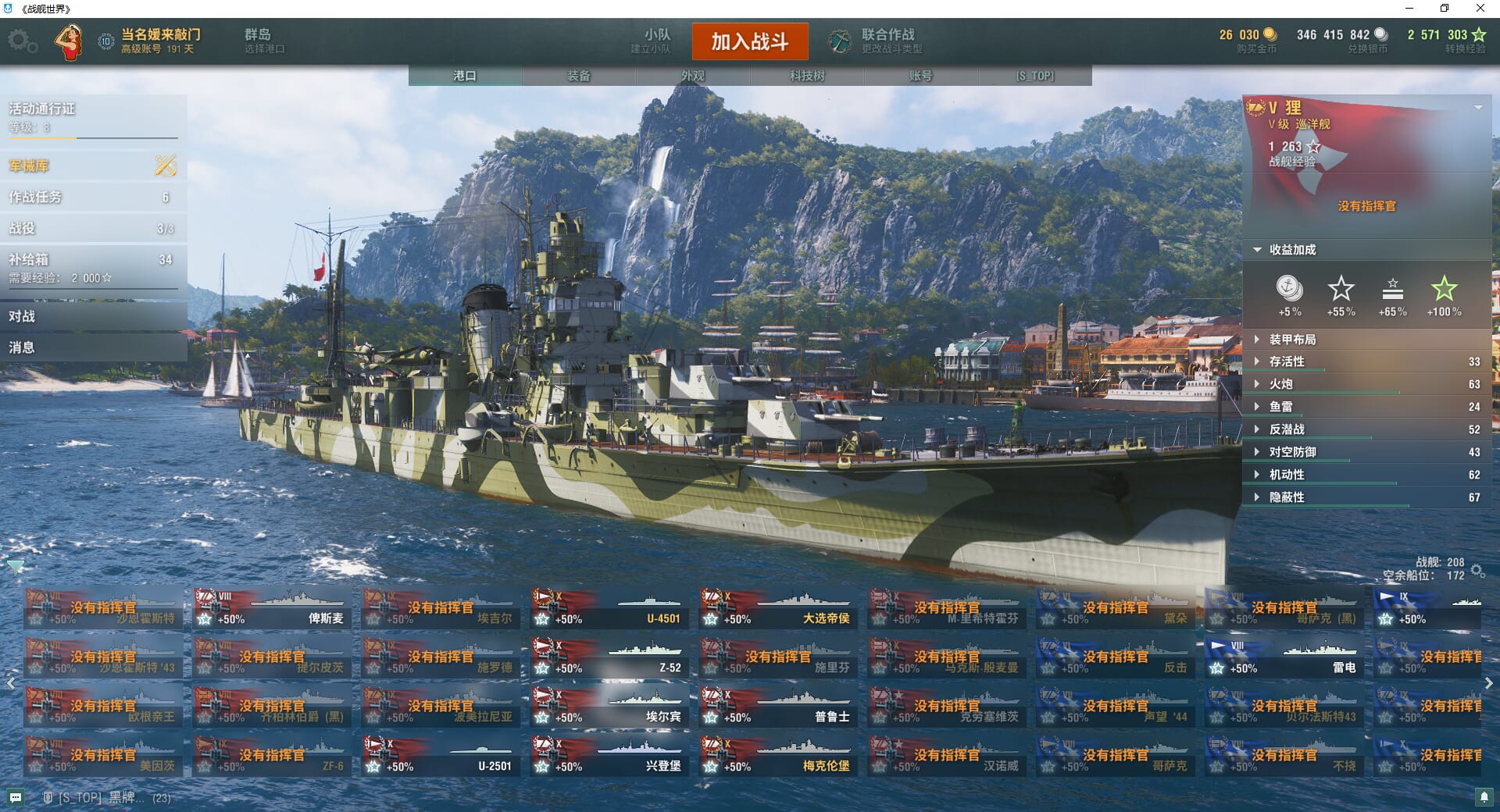
Task: Open the settings gear icon
Action: pos(22,41)
